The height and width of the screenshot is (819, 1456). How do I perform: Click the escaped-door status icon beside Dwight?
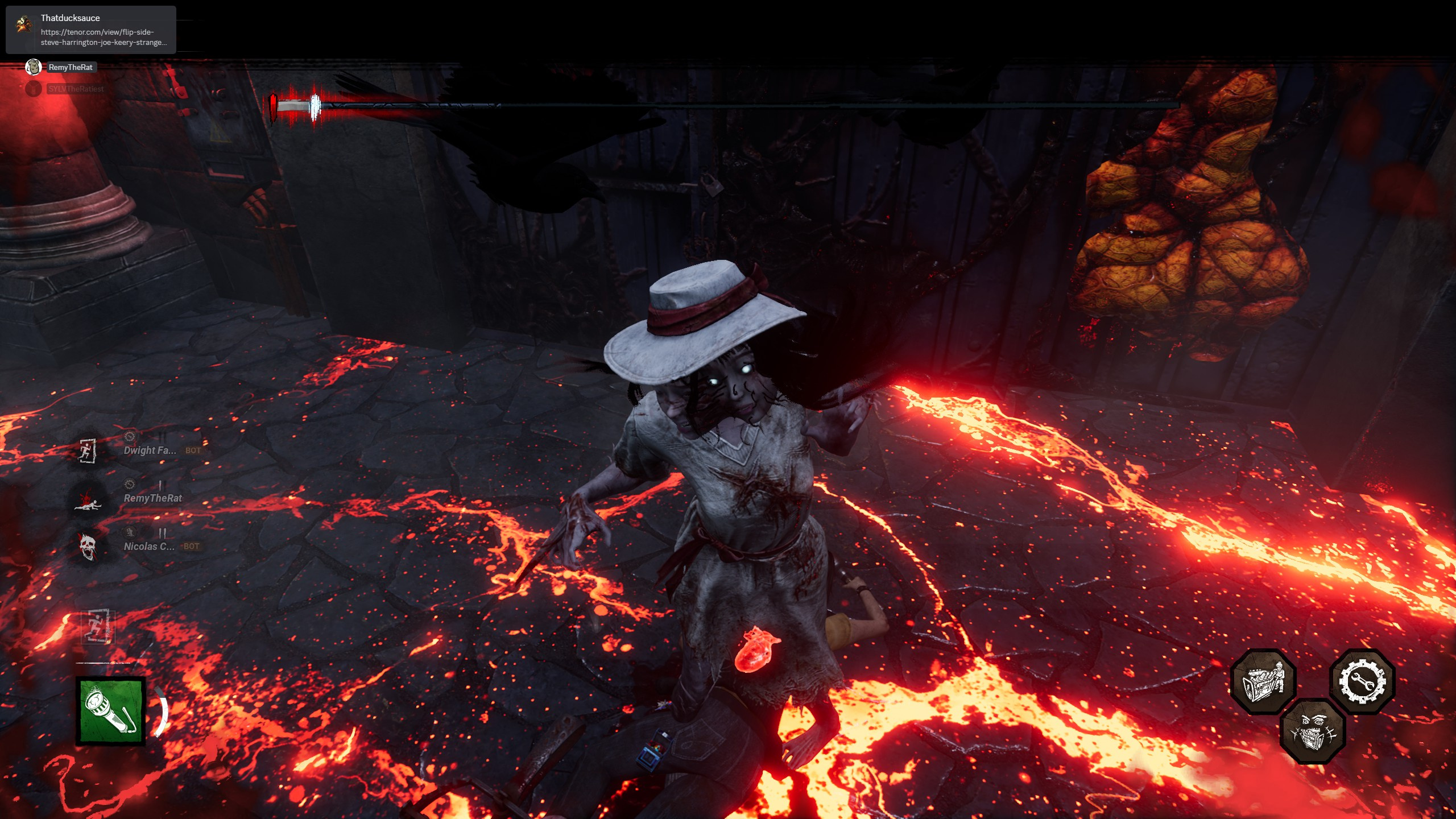[87, 451]
